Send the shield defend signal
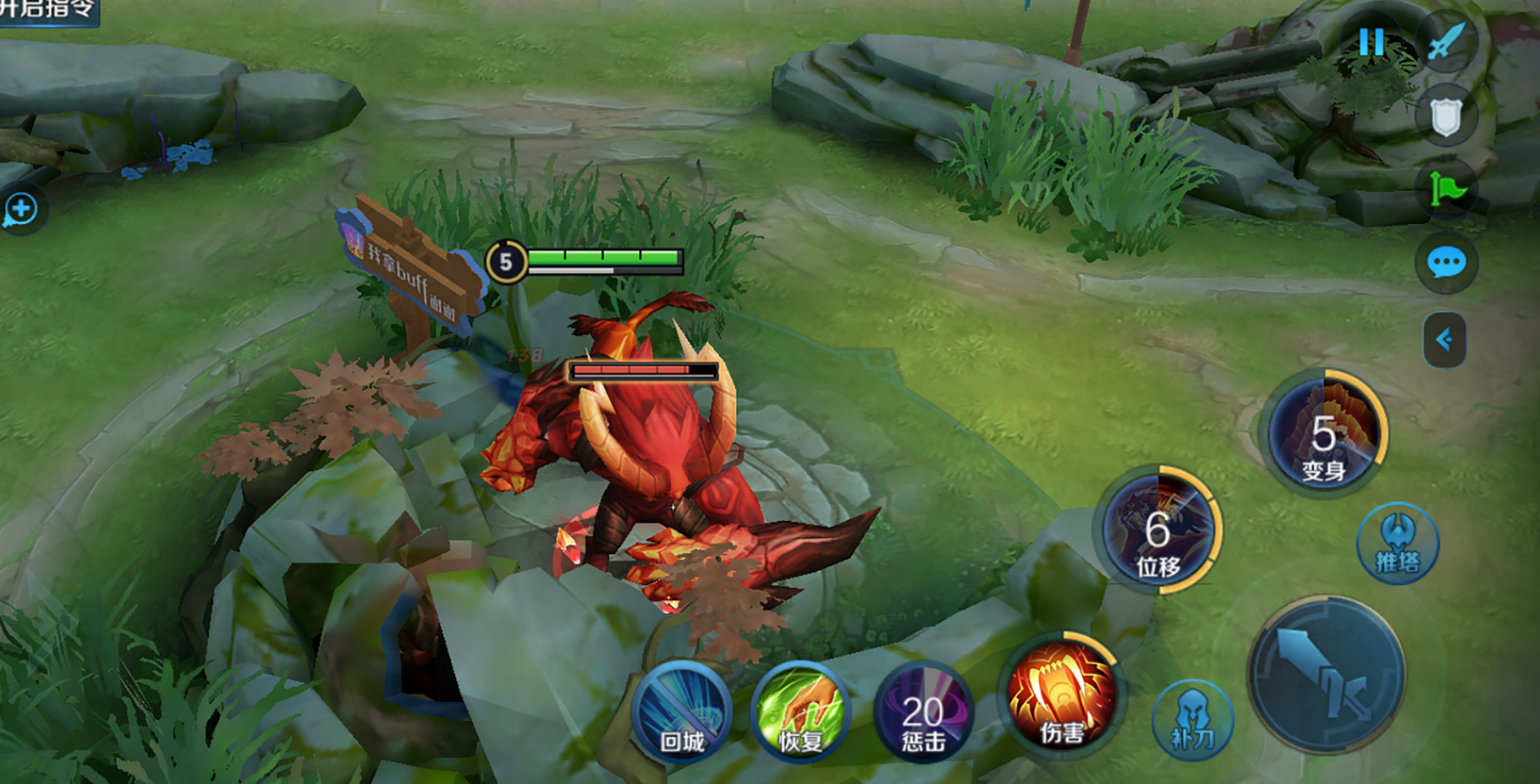Viewport: 1540px width, 784px height. 1446,116
